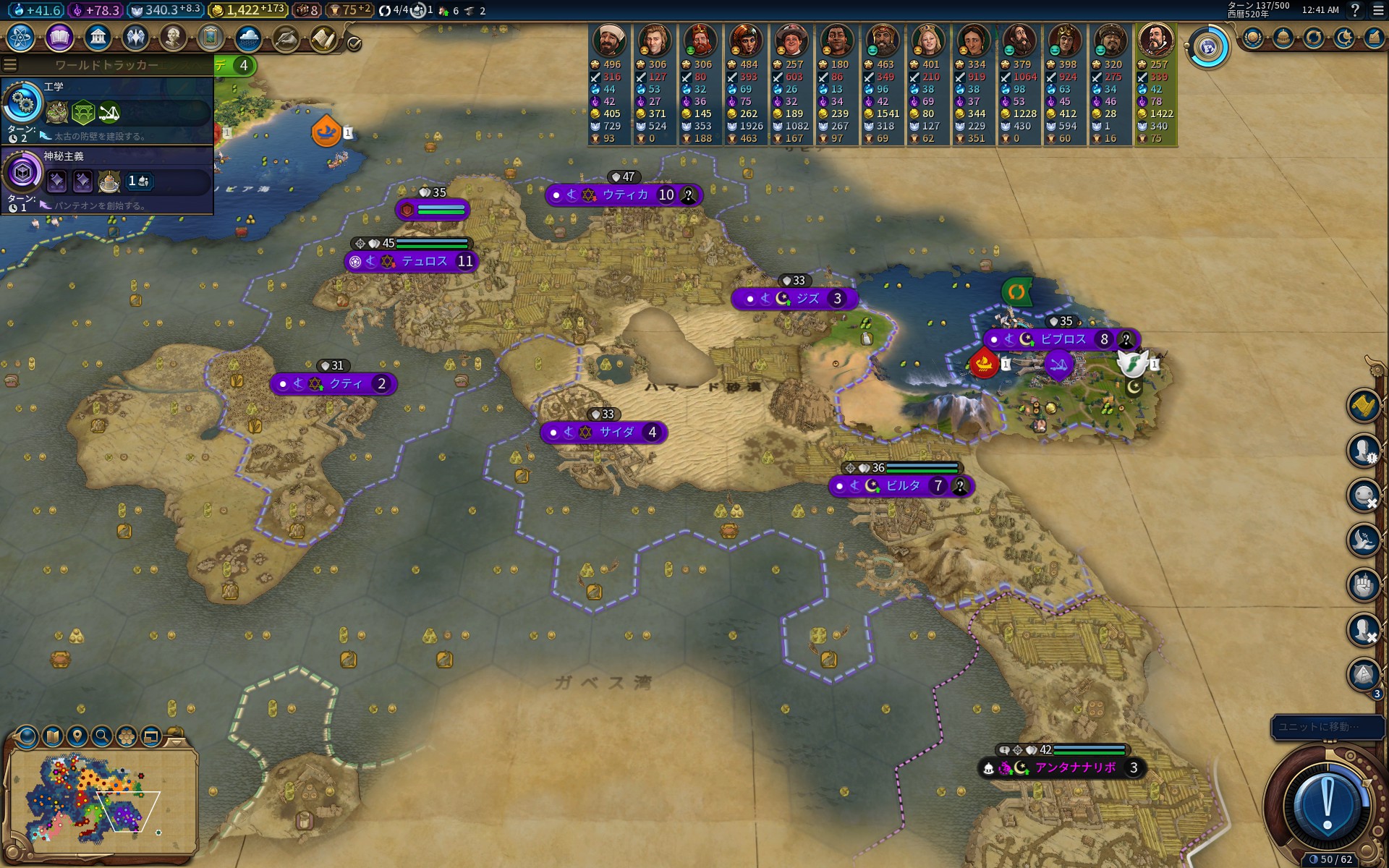This screenshot has width=1389, height=868.
Task: Open the world rankings laurel icon
Action: pyautogui.click(x=1253, y=38)
